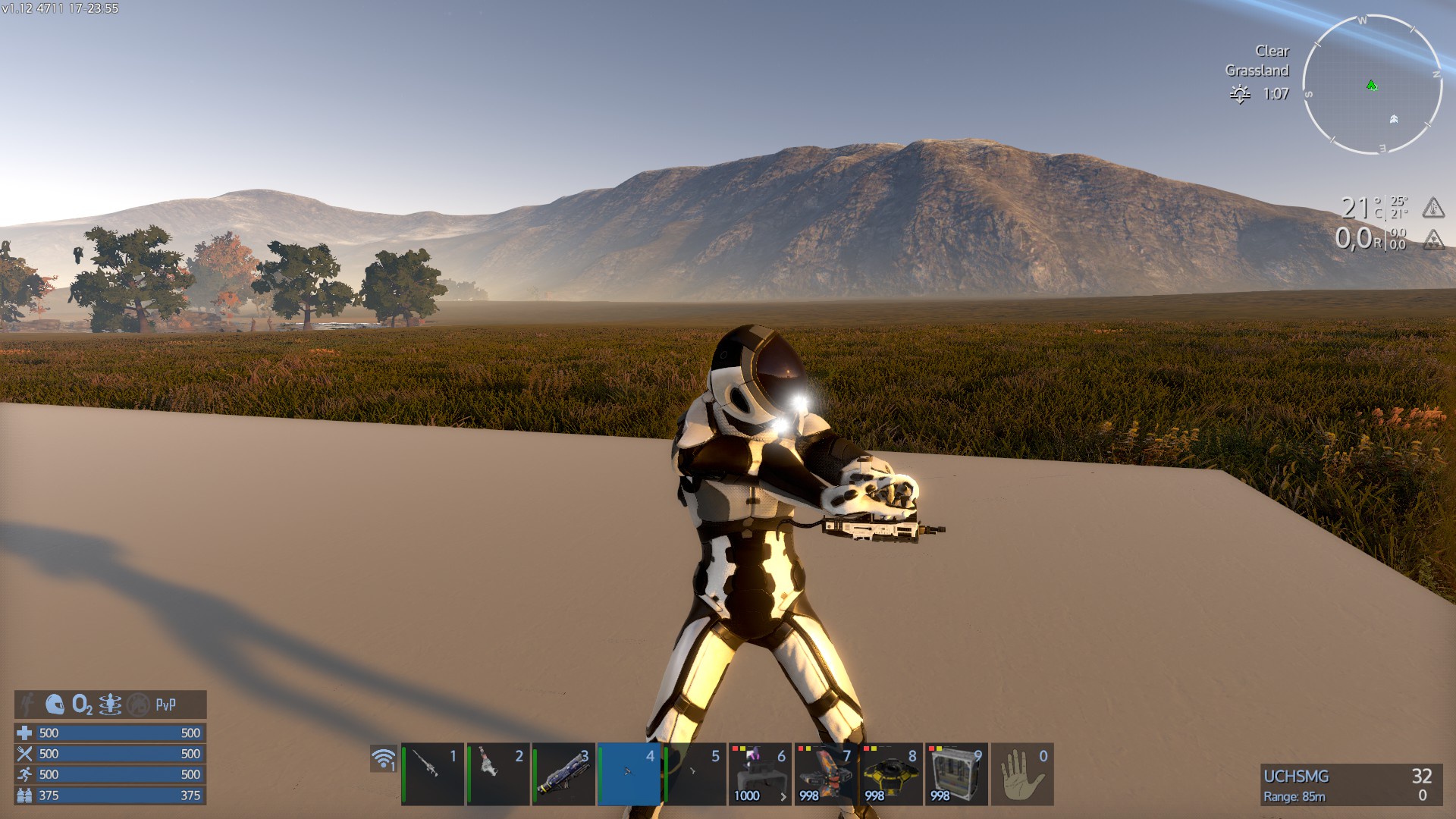Click the temperature warning triangle icon
Viewport: 1456px width, 819px height.
pos(1432,207)
